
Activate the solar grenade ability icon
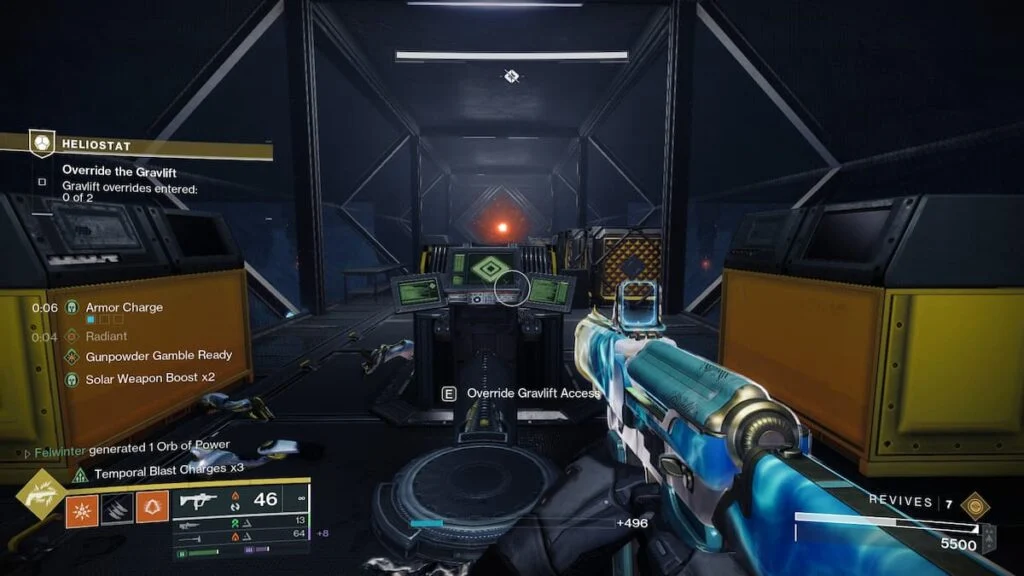[x=81, y=512]
